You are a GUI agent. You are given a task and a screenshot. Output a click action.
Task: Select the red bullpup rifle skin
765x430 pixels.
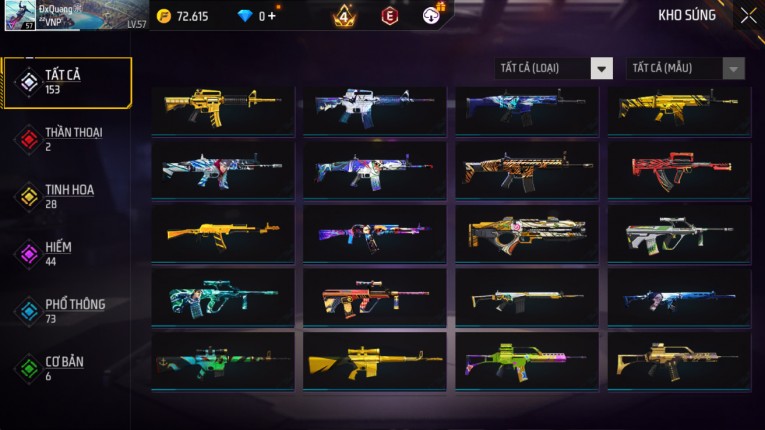pos(678,169)
